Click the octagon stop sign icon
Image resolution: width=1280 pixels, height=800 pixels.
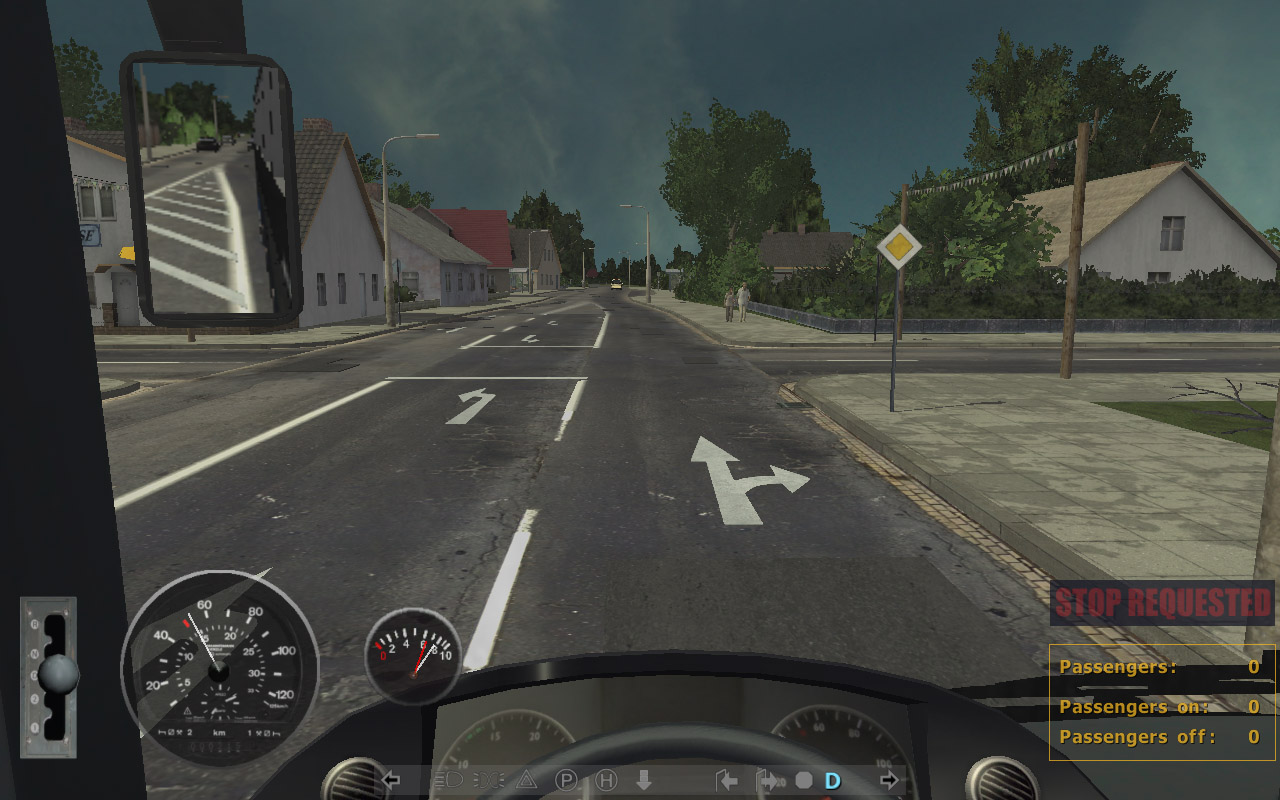pyautogui.click(x=804, y=780)
